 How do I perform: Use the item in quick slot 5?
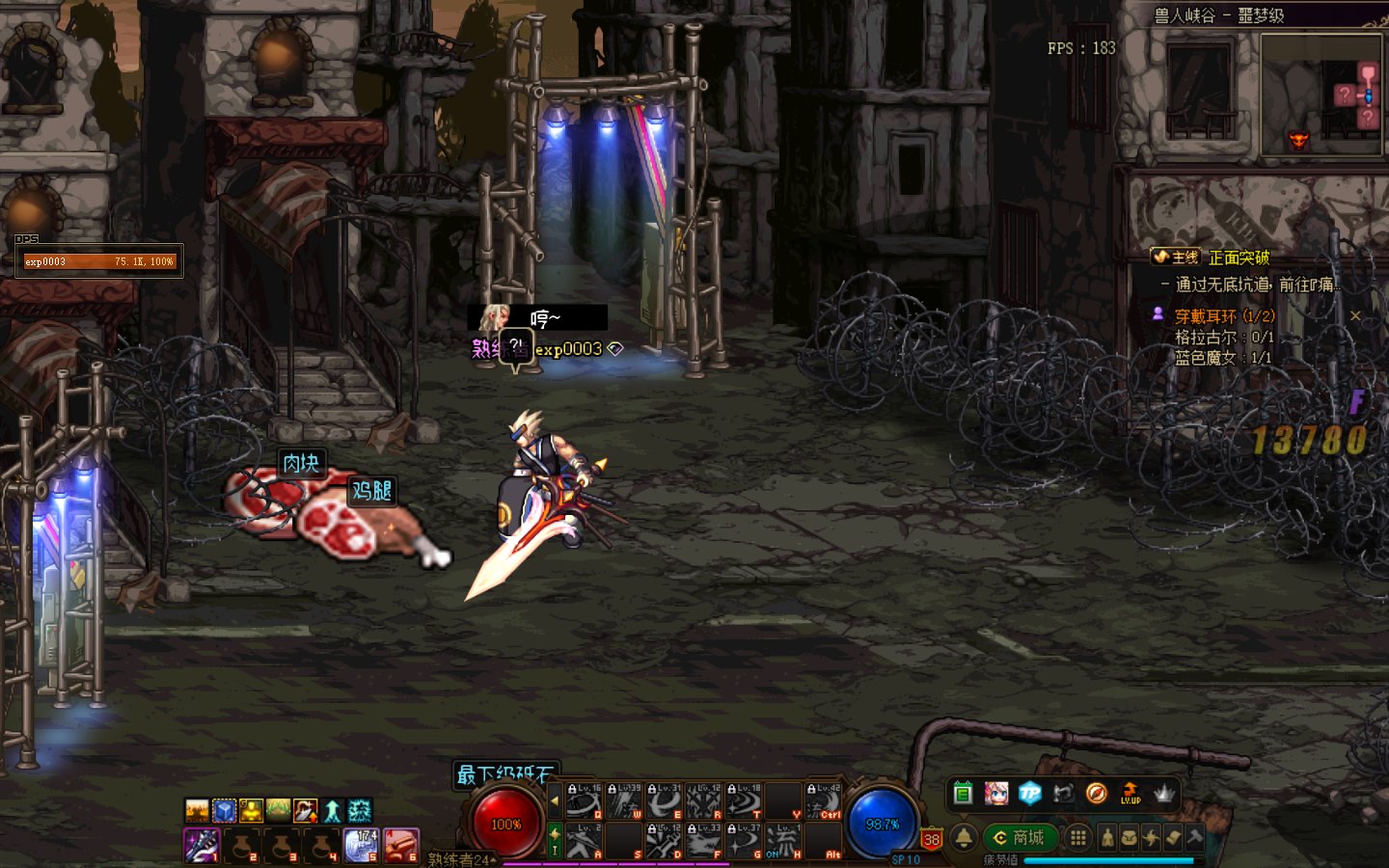click(362, 846)
